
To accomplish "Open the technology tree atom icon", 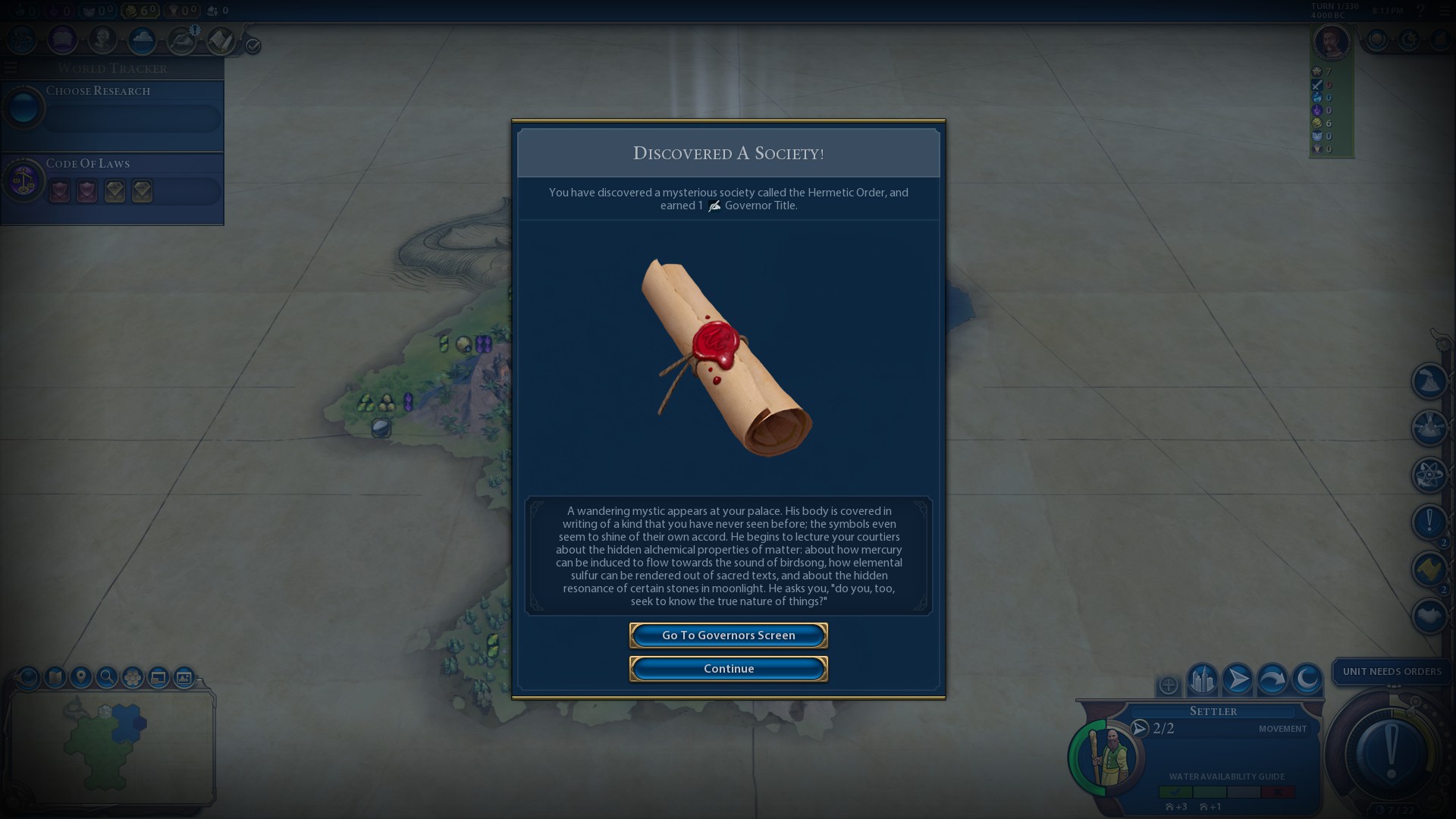I will pyautogui.click(x=22, y=39).
